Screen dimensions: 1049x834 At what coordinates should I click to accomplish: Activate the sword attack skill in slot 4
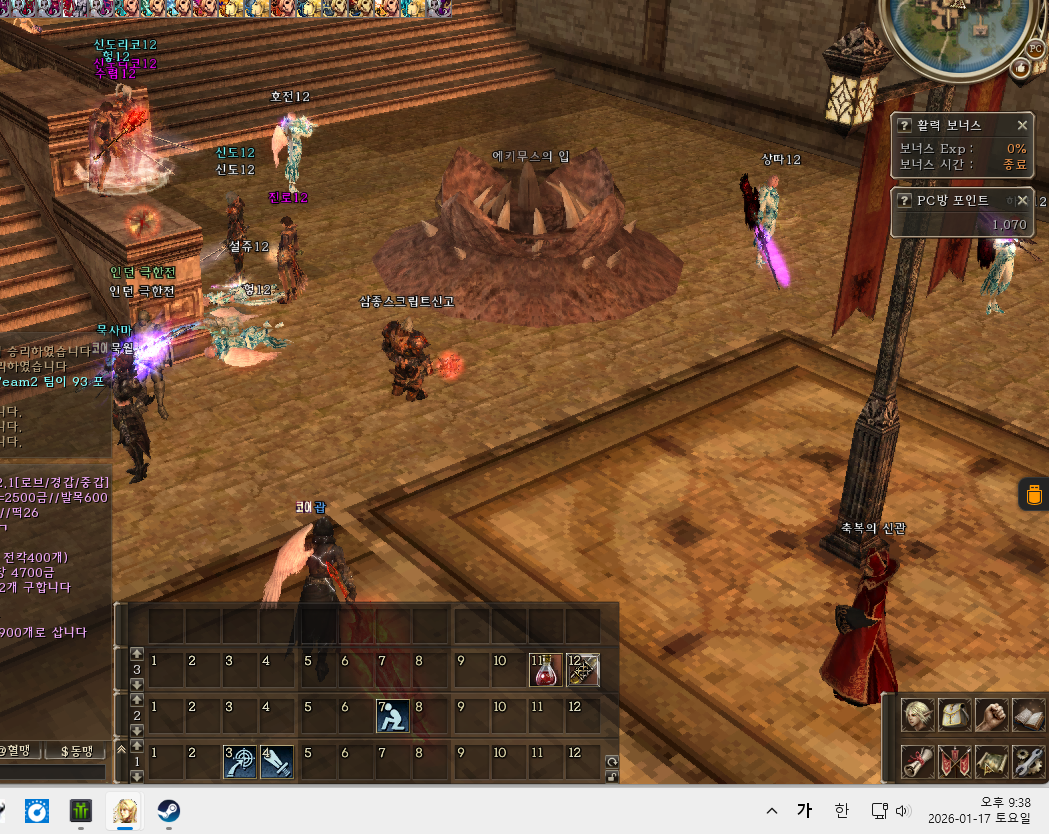pos(277,762)
